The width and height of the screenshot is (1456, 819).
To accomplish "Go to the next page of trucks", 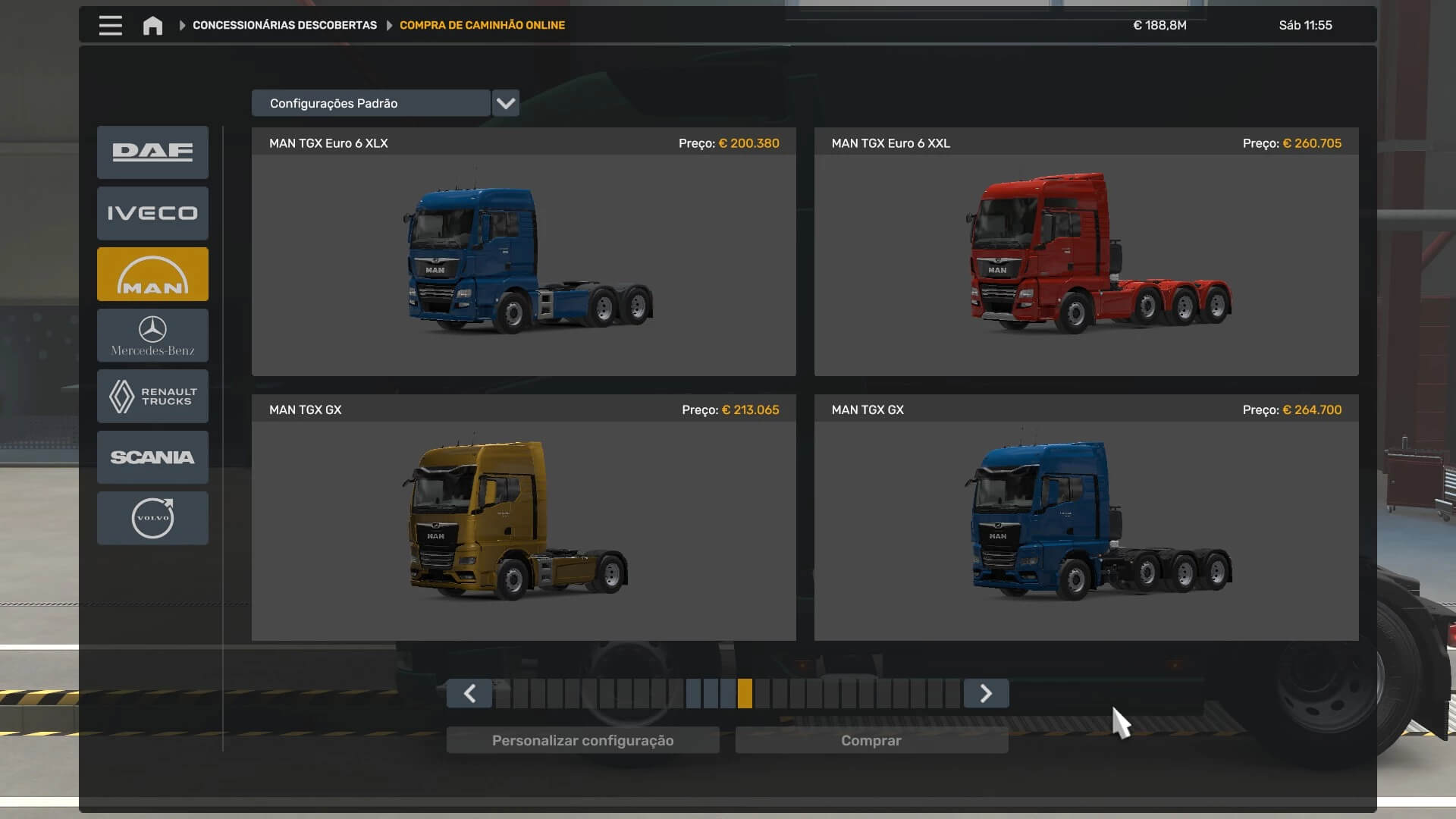I will pos(986,693).
